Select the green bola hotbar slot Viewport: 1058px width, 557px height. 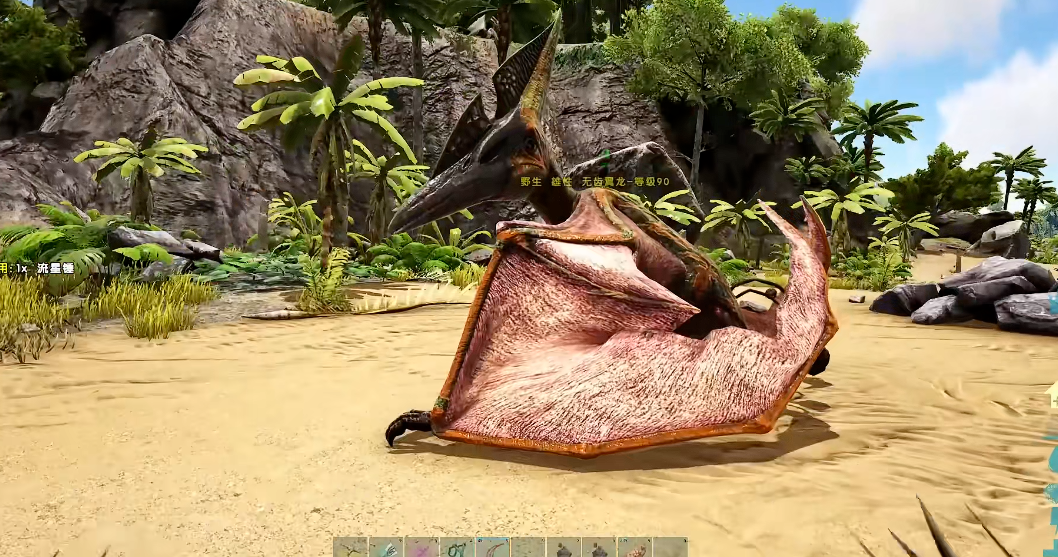(456, 548)
